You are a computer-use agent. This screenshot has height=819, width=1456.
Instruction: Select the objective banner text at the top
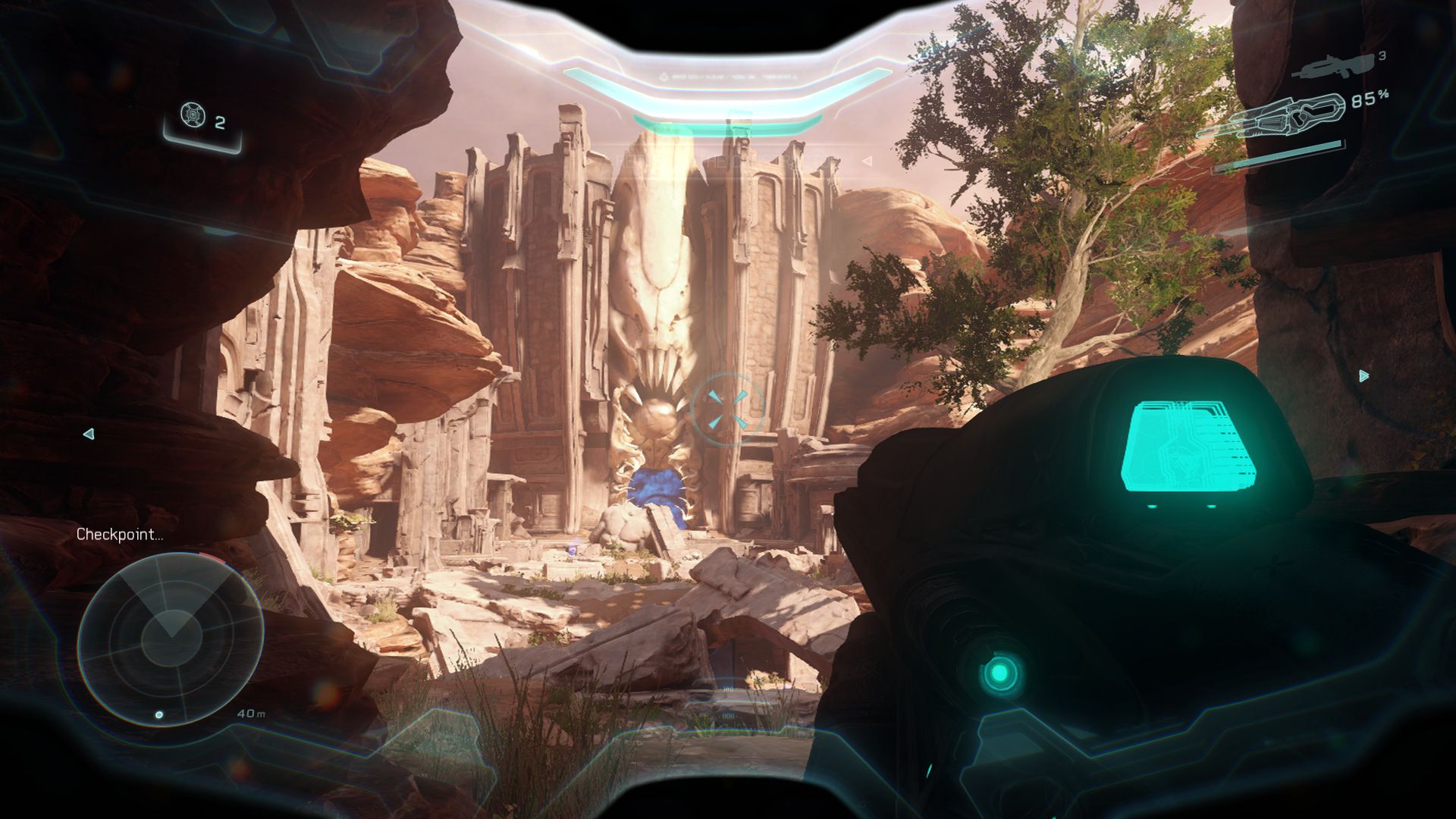tap(736, 77)
